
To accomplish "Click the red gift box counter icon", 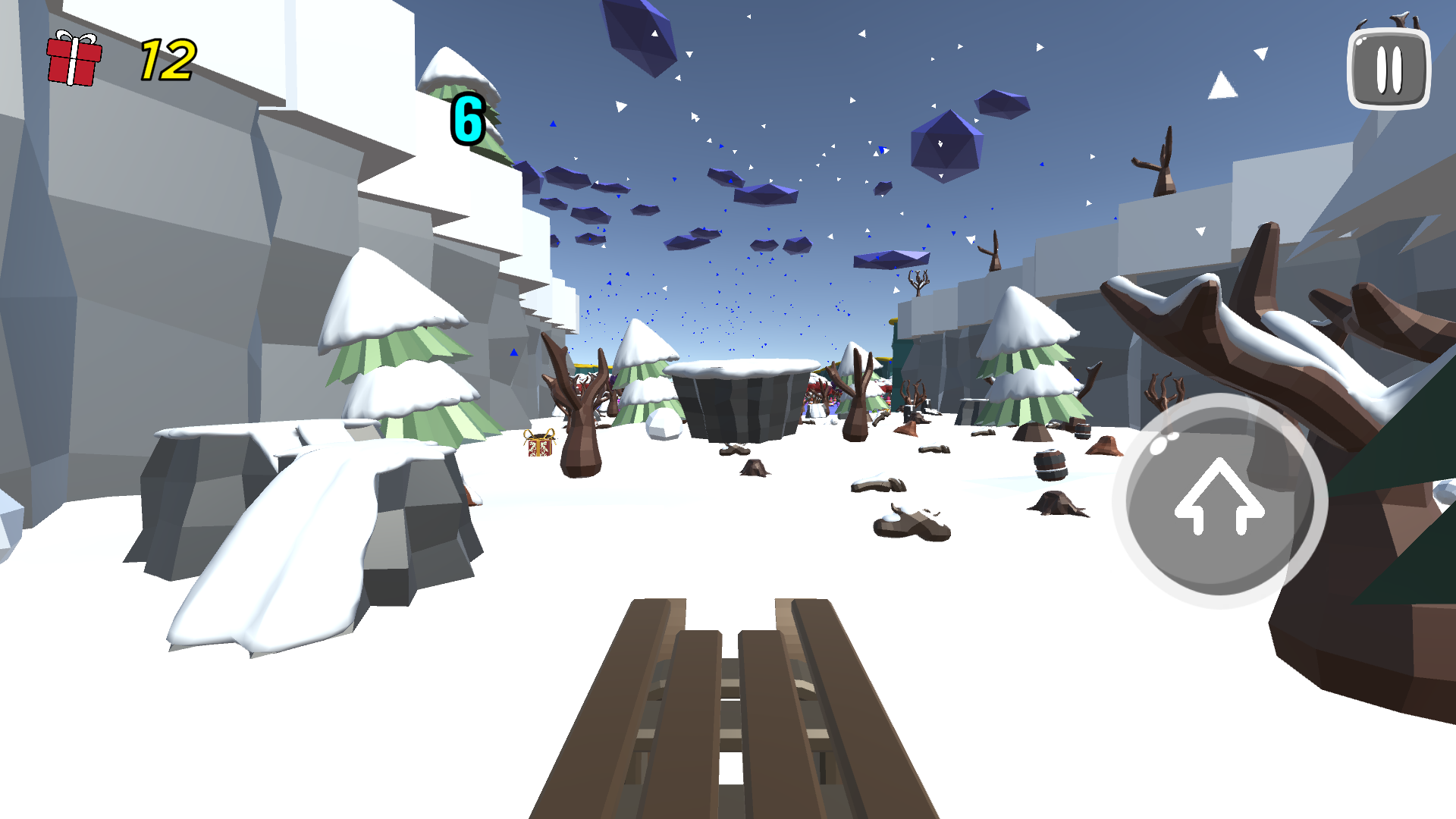I will coord(74,58).
